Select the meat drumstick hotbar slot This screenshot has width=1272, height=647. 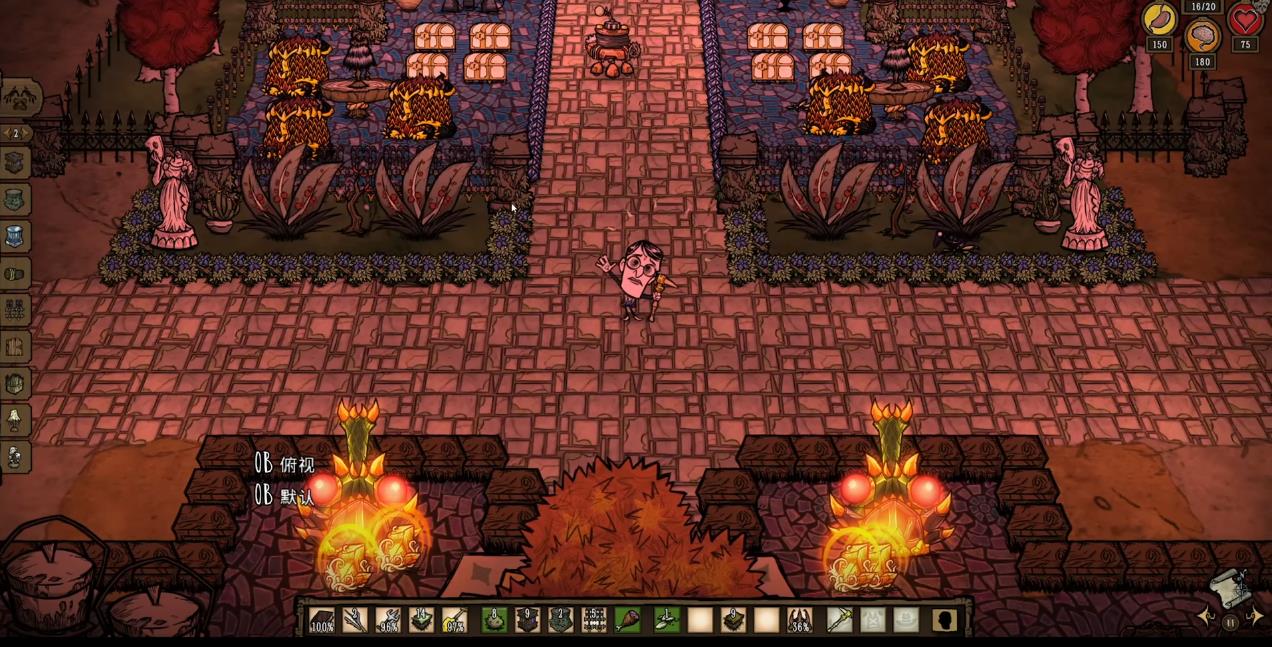click(628, 620)
